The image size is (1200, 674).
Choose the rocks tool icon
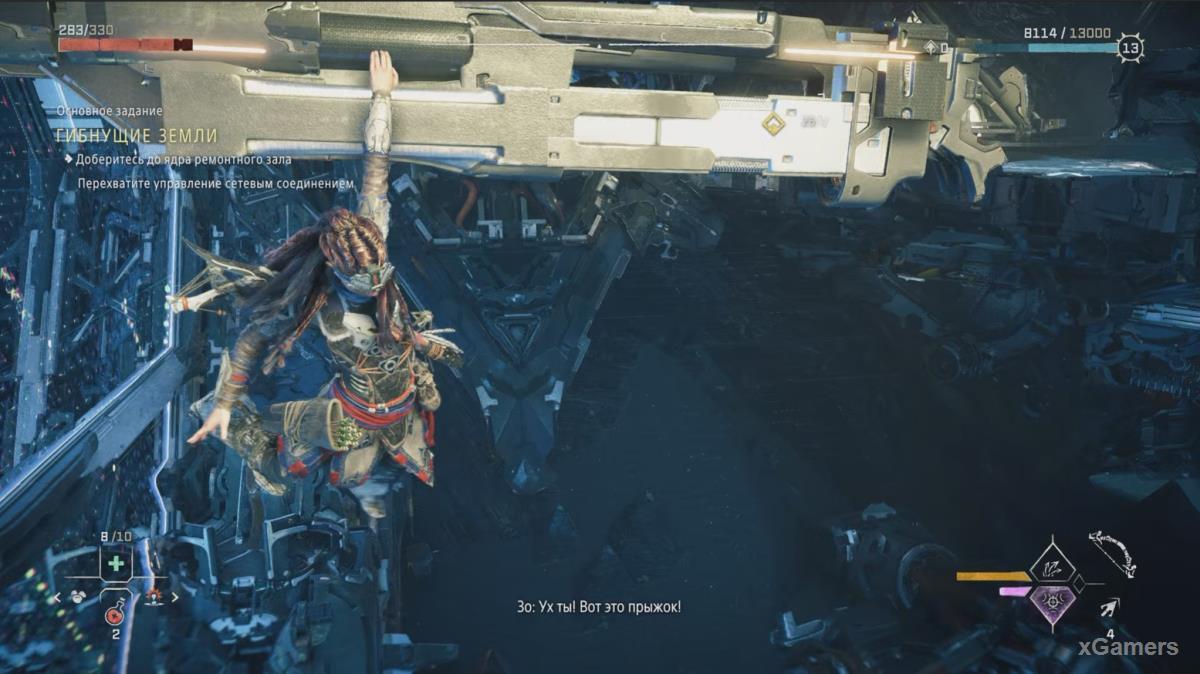pos(78,598)
